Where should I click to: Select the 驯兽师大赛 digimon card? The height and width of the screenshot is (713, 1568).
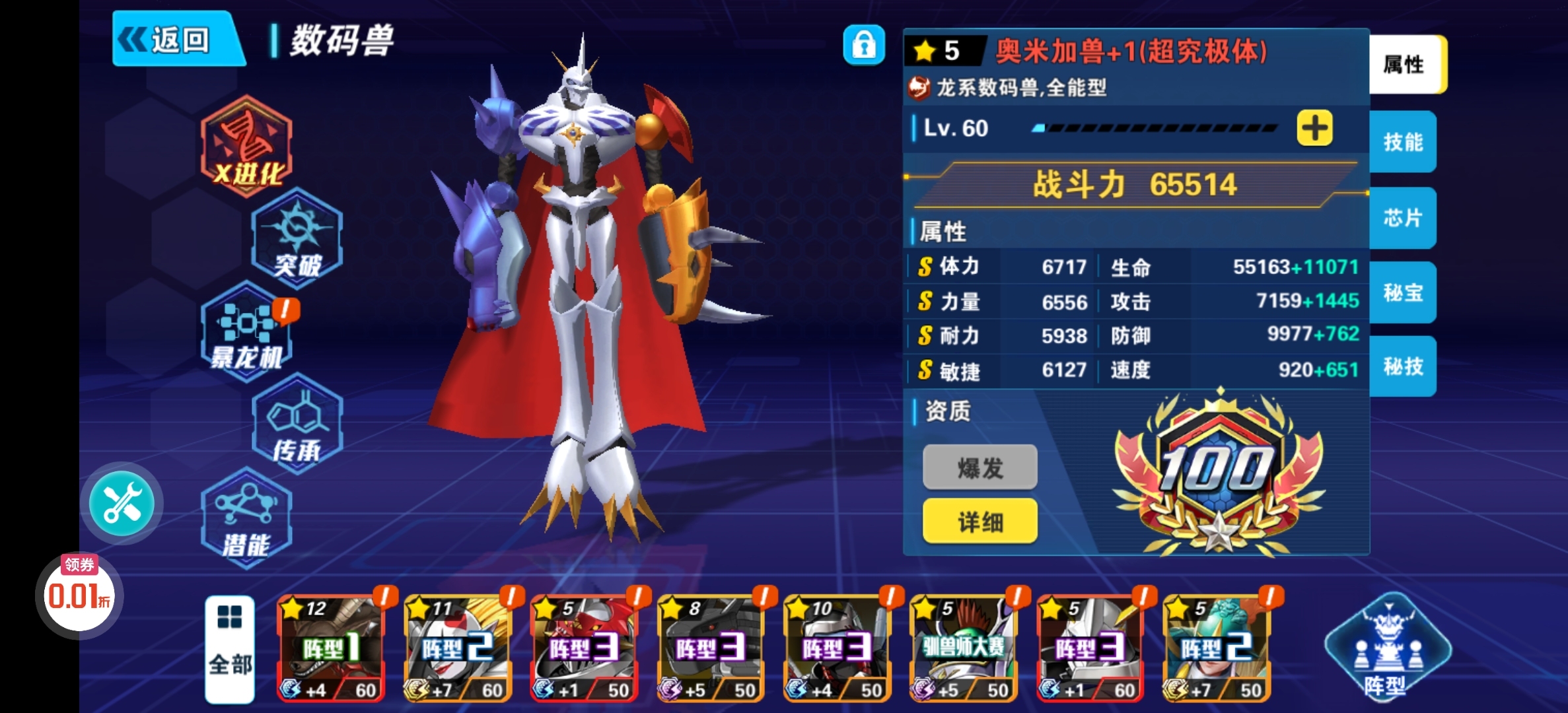pyautogui.click(x=963, y=648)
